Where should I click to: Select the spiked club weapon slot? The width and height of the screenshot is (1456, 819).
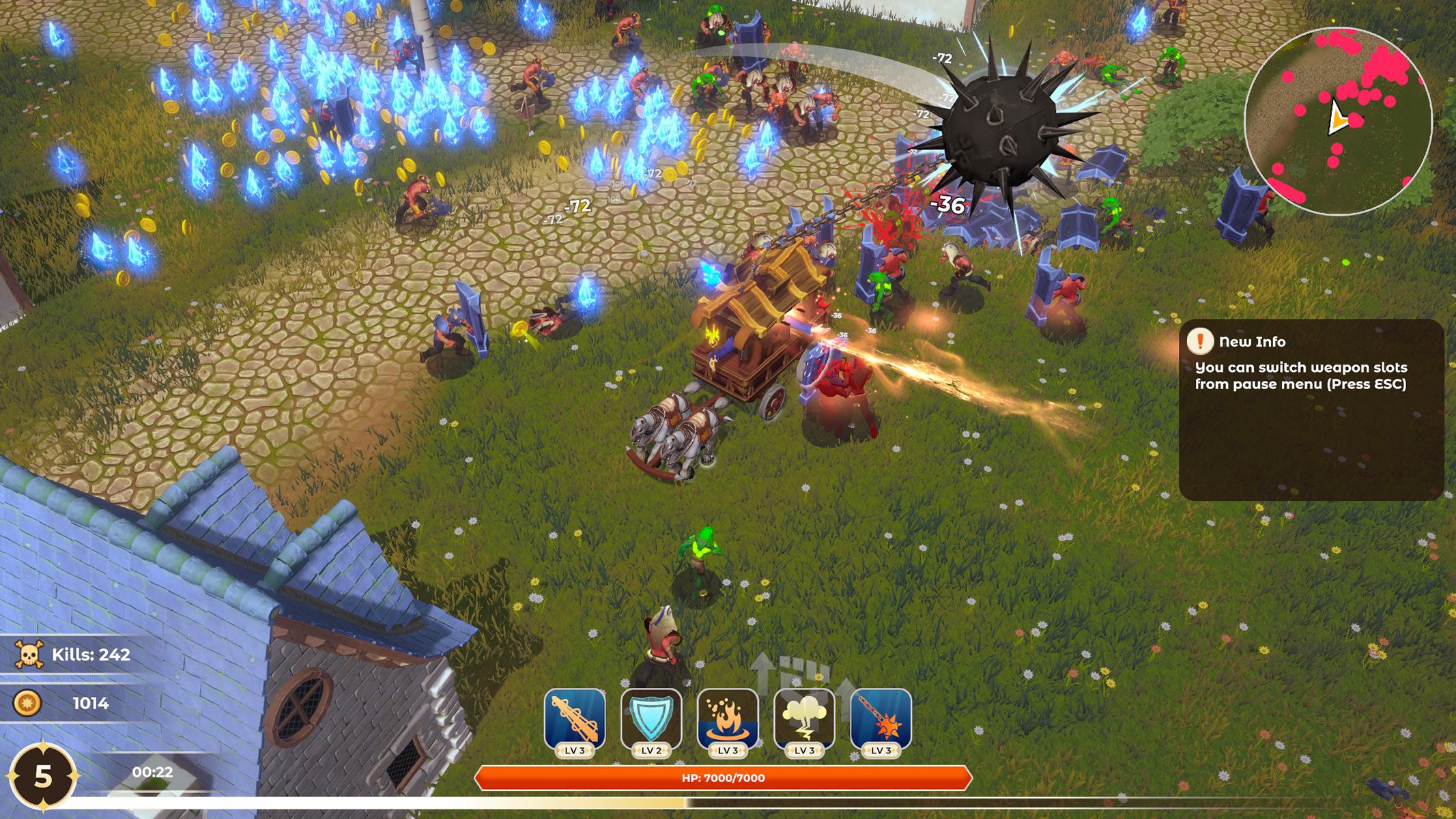pos(575,719)
